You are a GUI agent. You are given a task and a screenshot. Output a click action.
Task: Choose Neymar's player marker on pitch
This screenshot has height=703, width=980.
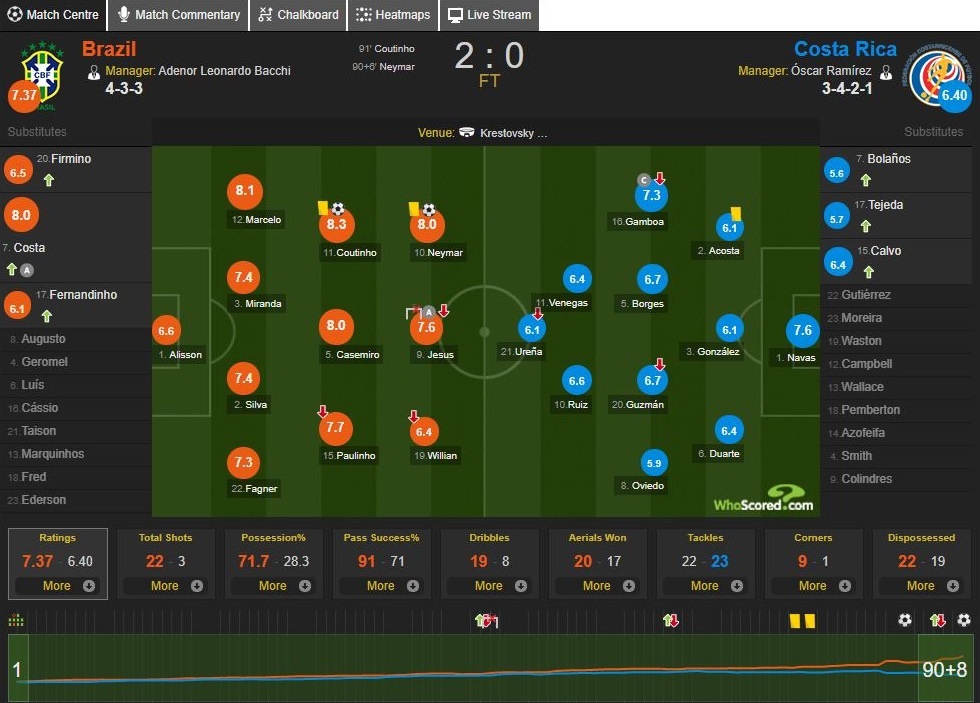click(x=427, y=226)
